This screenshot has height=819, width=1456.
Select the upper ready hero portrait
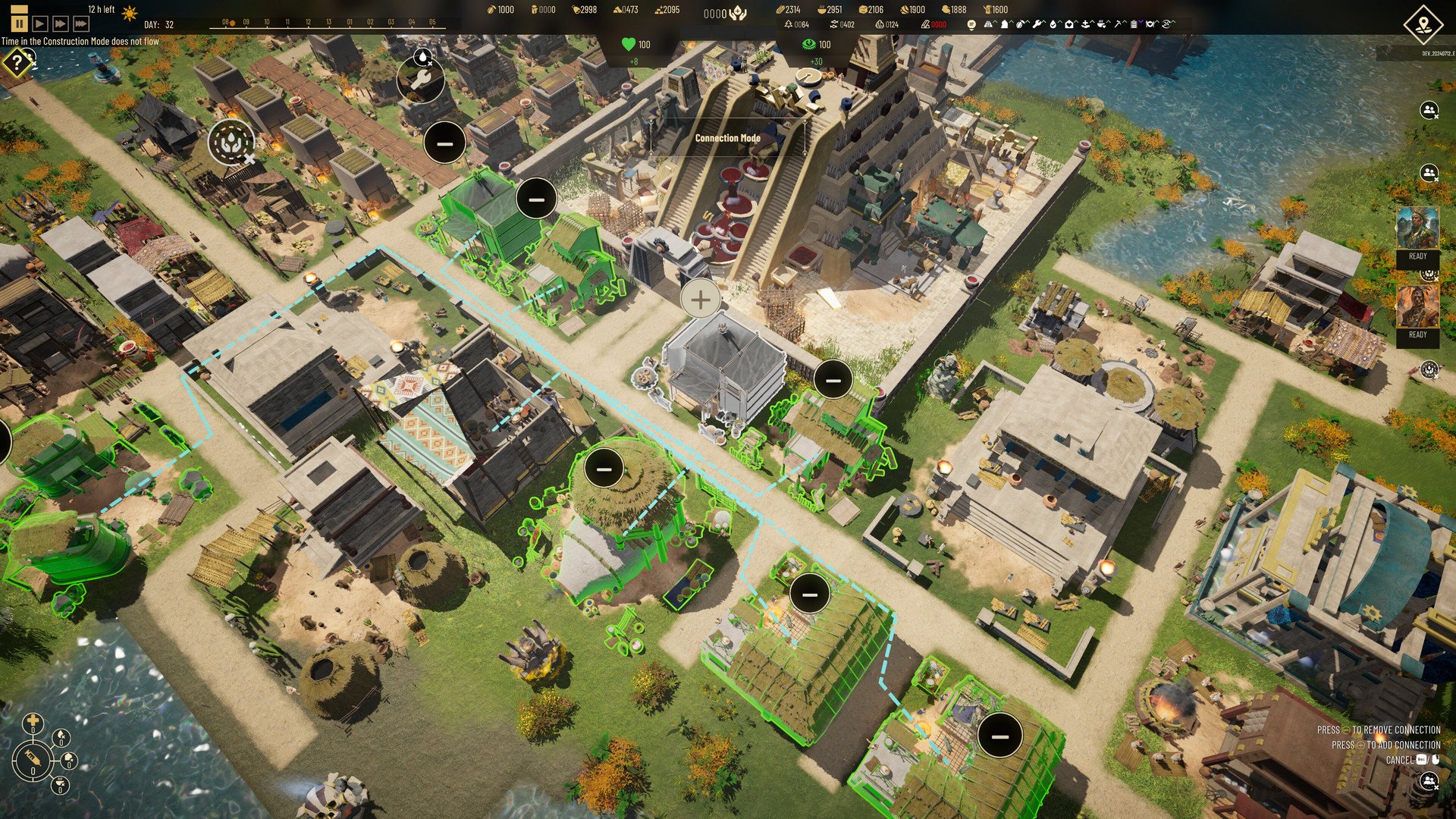(x=1417, y=229)
